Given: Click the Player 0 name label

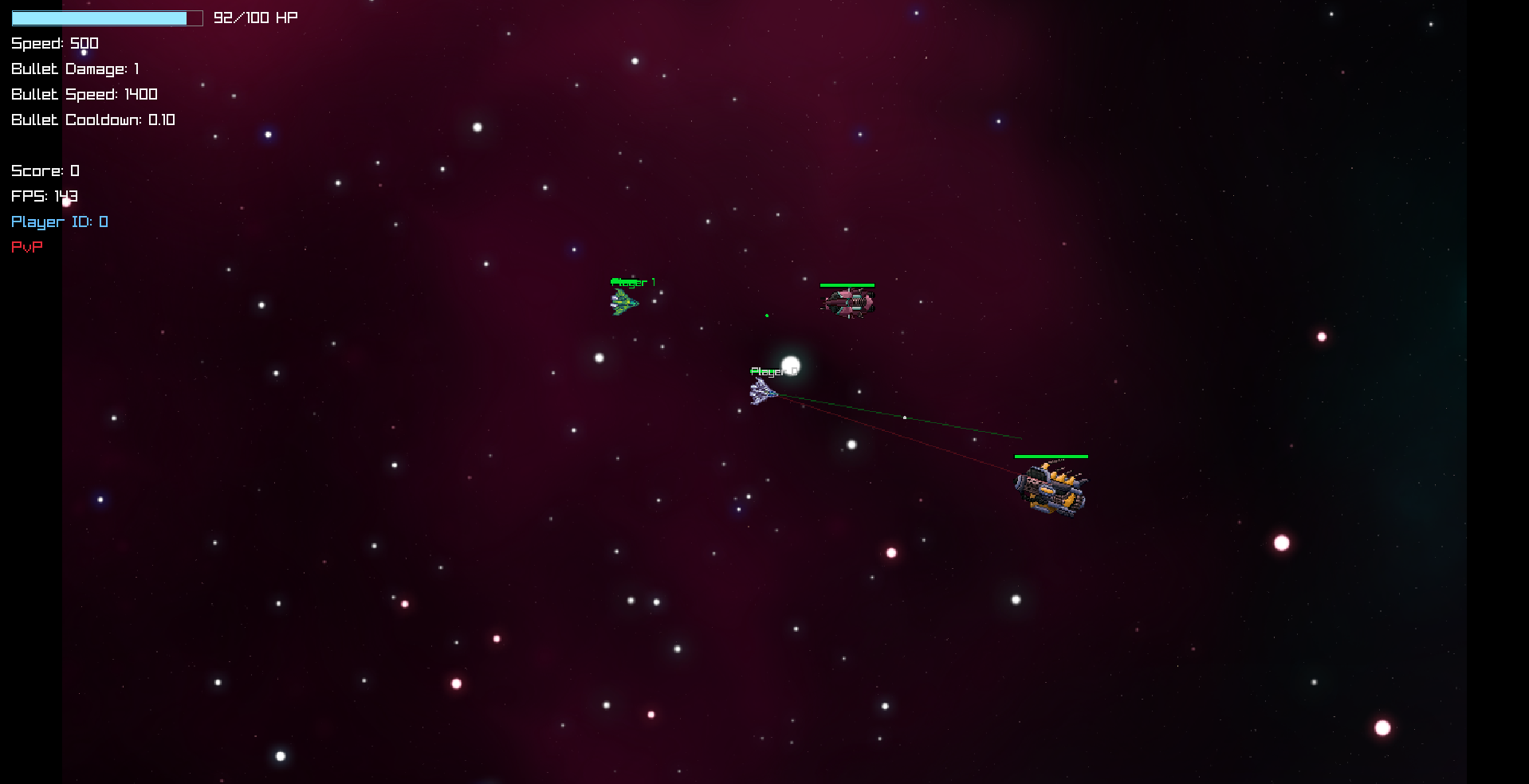Looking at the screenshot, I should pos(772,370).
